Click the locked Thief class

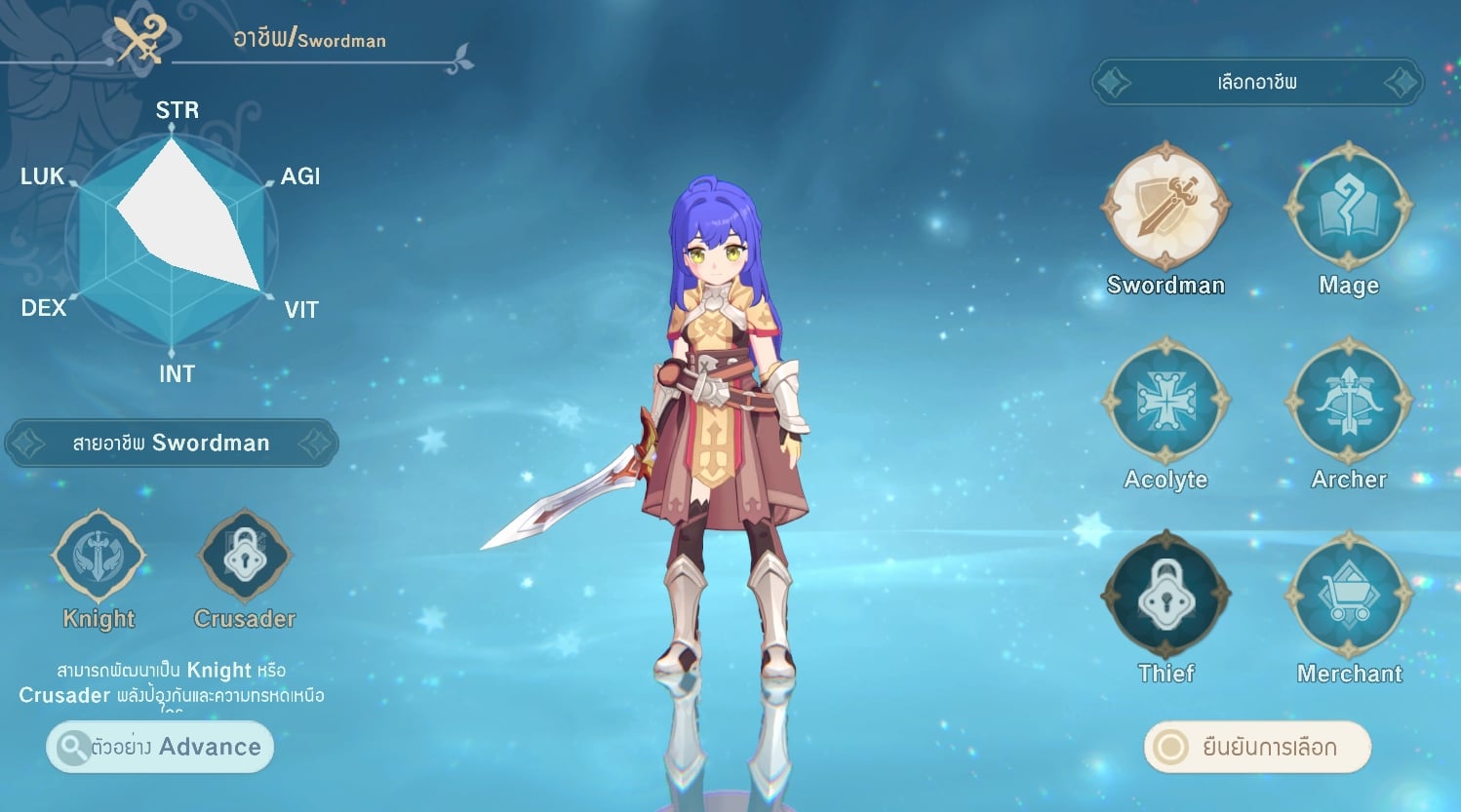point(1165,595)
